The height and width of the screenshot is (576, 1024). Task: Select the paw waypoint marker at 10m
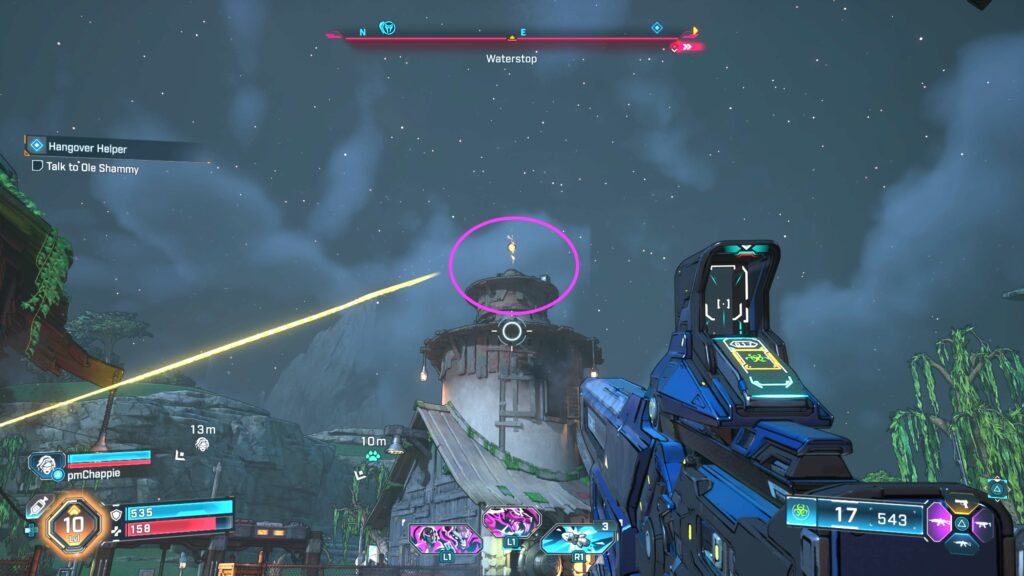coord(373,456)
